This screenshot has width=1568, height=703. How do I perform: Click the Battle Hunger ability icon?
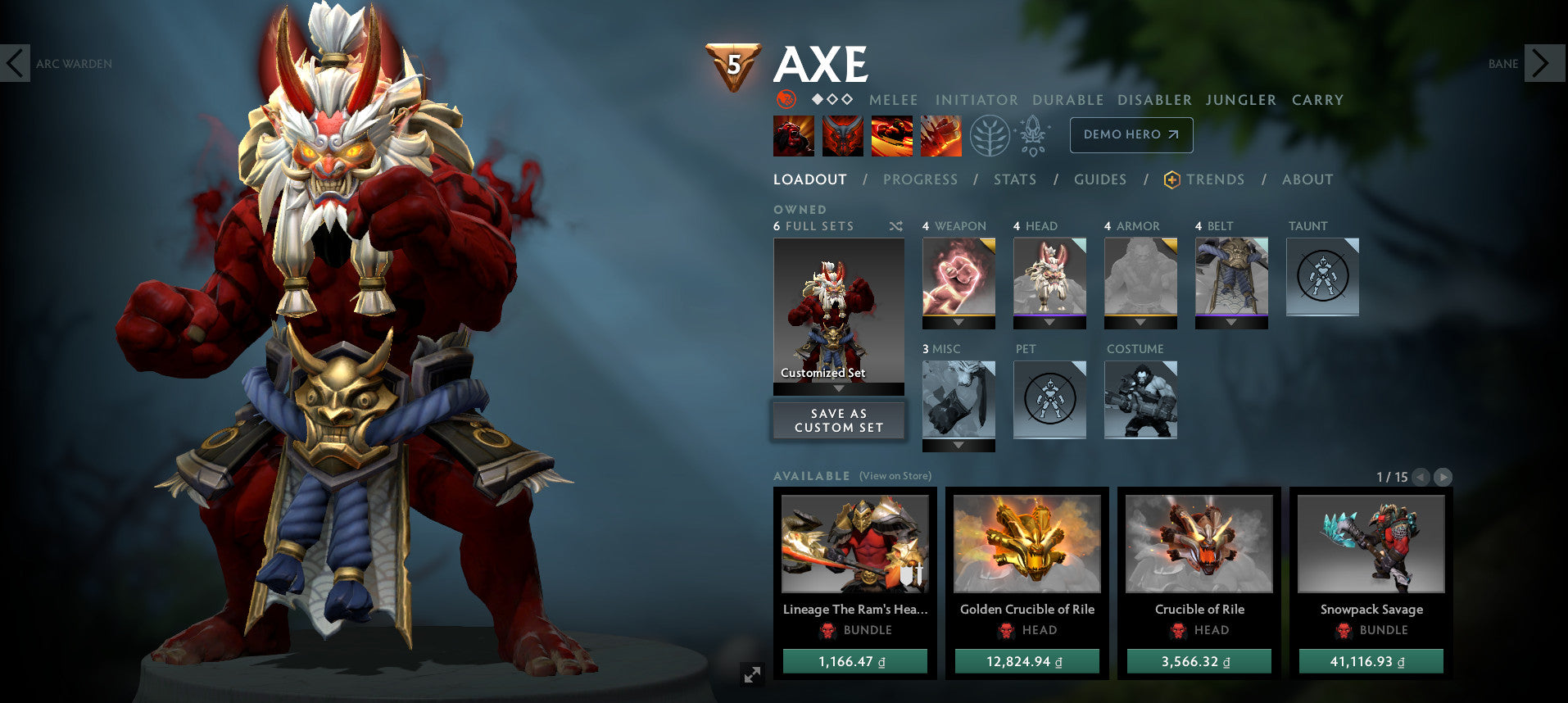[844, 135]
